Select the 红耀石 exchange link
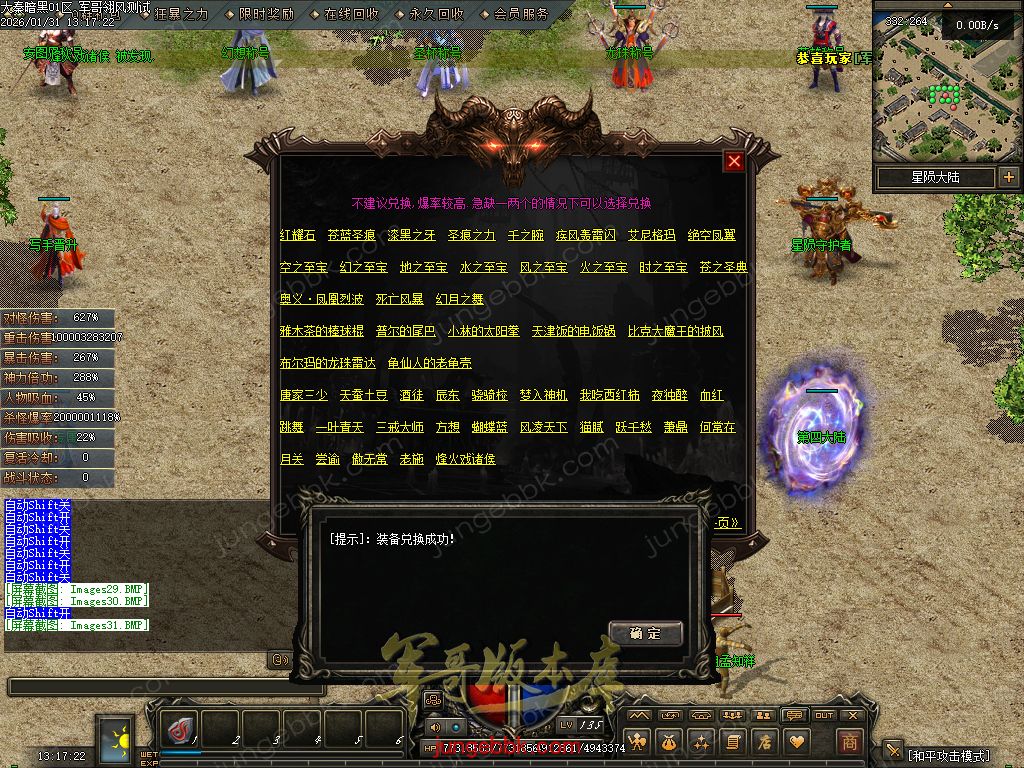This screenshot has height=768, width=1024. [x=297, y=235]
